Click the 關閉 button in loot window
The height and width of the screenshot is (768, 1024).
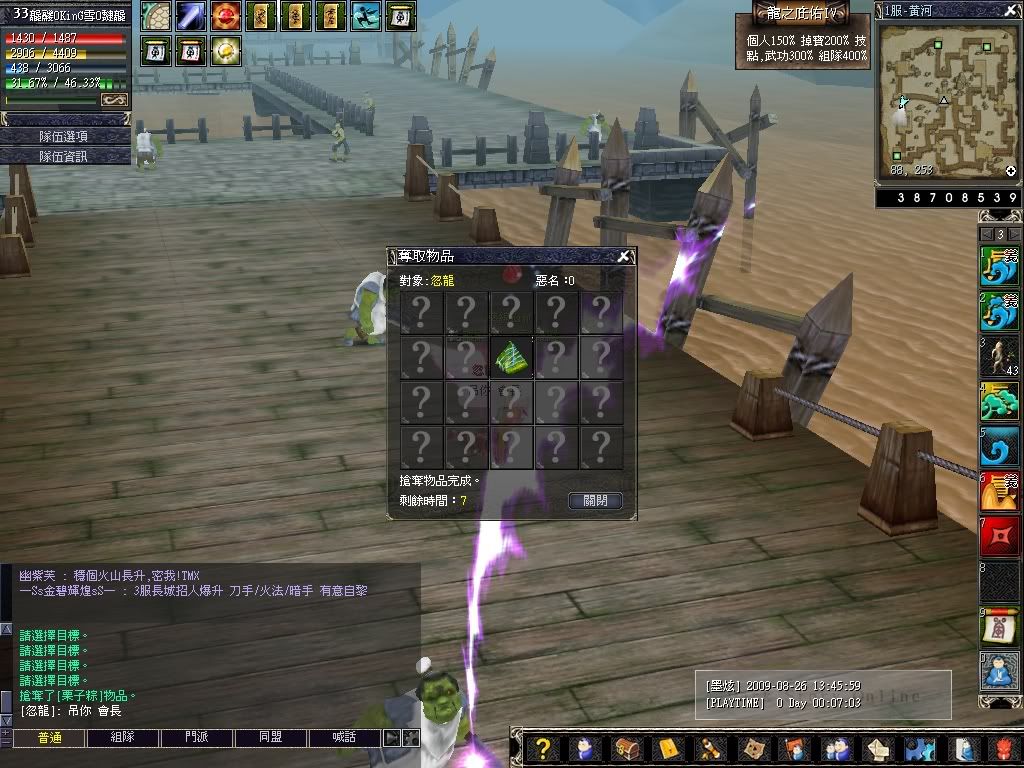tap(595, 500)
